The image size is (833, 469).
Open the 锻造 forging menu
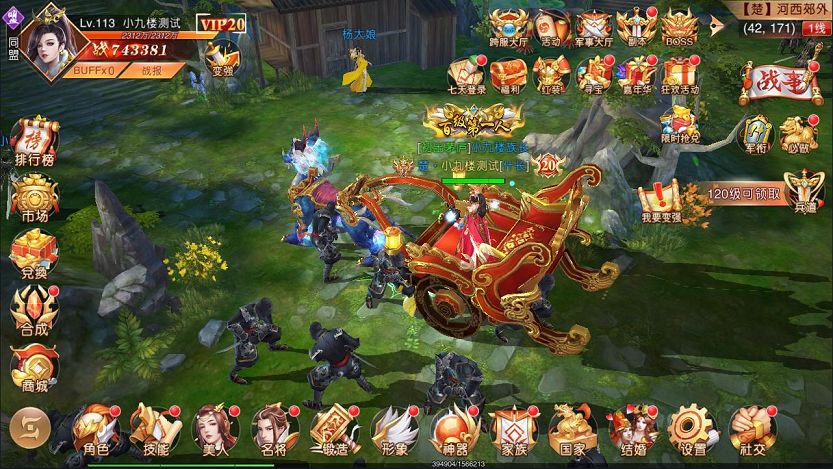331,429
